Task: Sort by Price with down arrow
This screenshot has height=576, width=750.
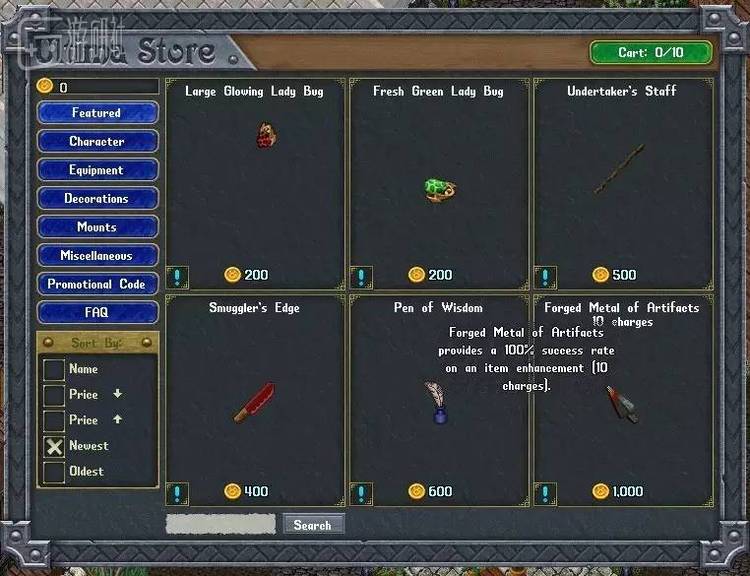Action: pos(54,395)
